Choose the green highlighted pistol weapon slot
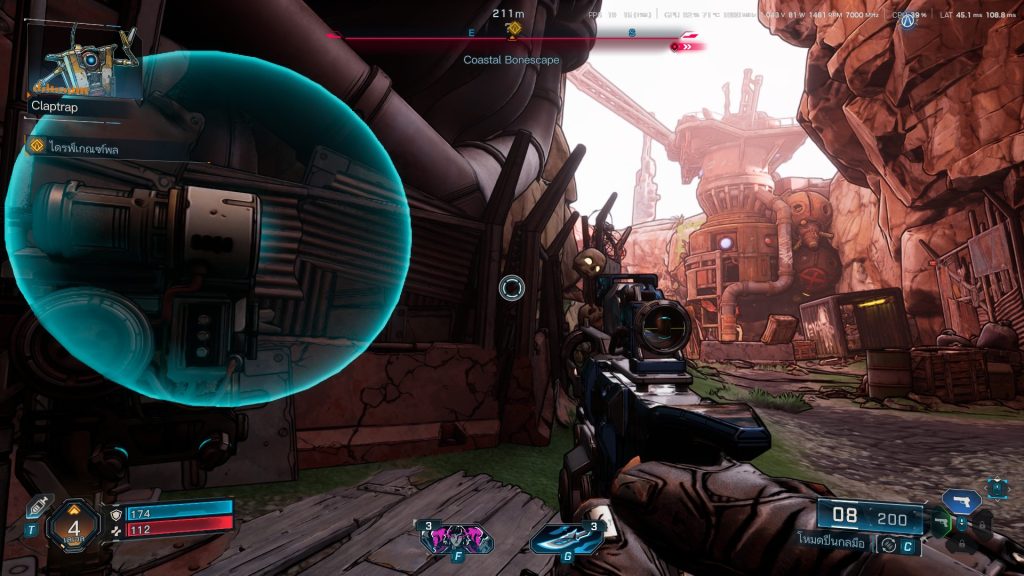This screenshot has width=1024, height=576. (x=941, y=523)
